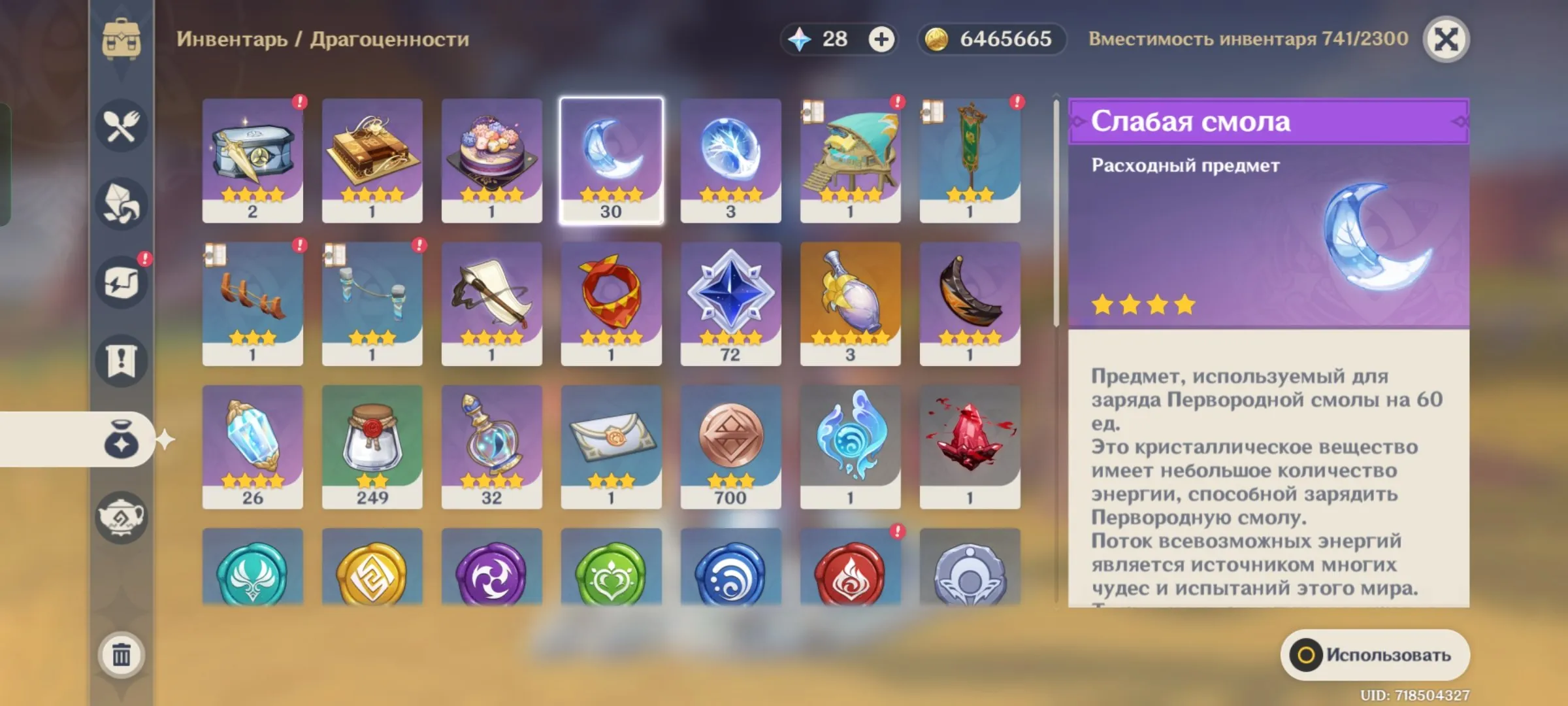Open the Materials tab with crystal swirl icon
1568x706 pixels.
122,204
